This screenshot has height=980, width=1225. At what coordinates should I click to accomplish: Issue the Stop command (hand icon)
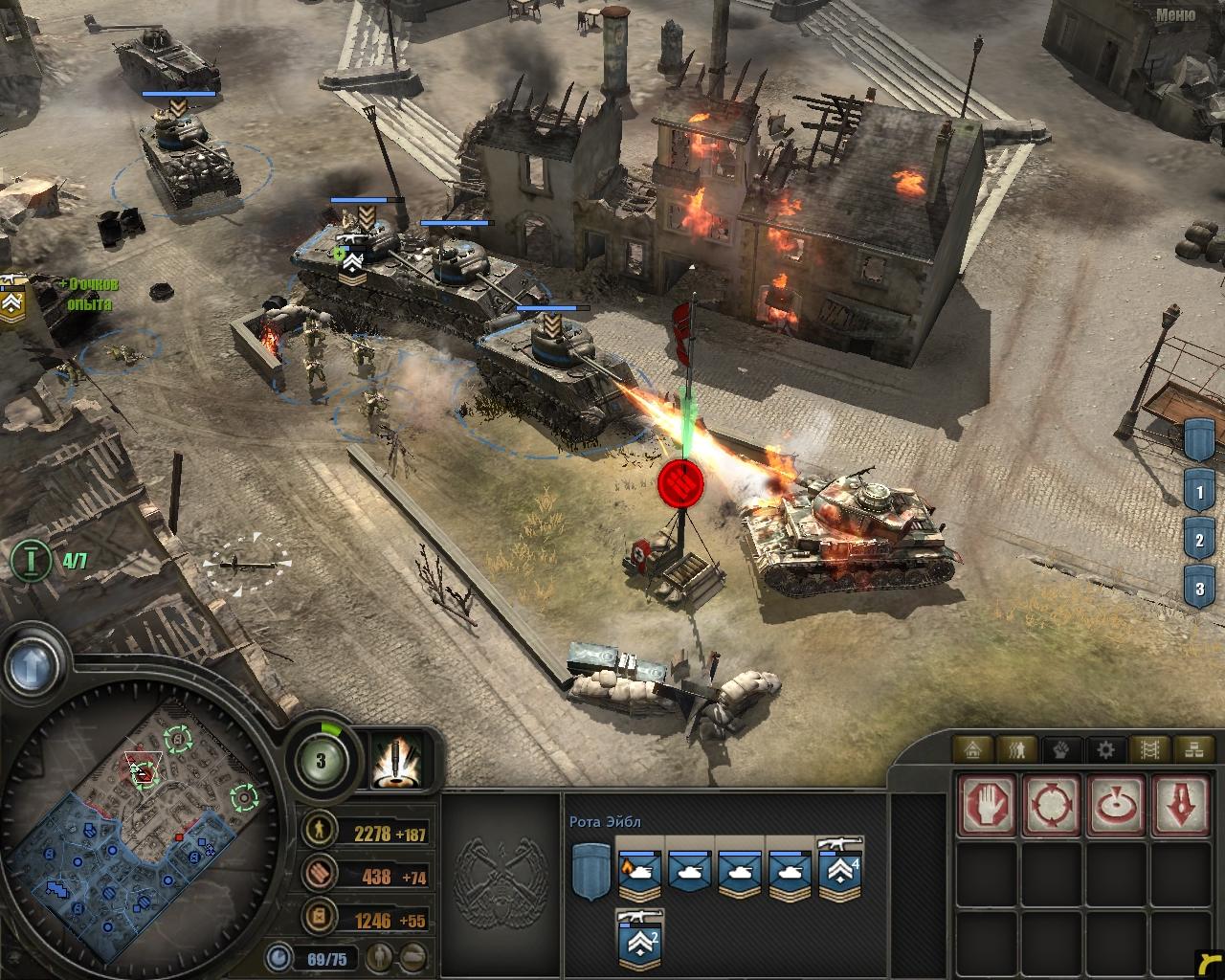click(986, 804)
